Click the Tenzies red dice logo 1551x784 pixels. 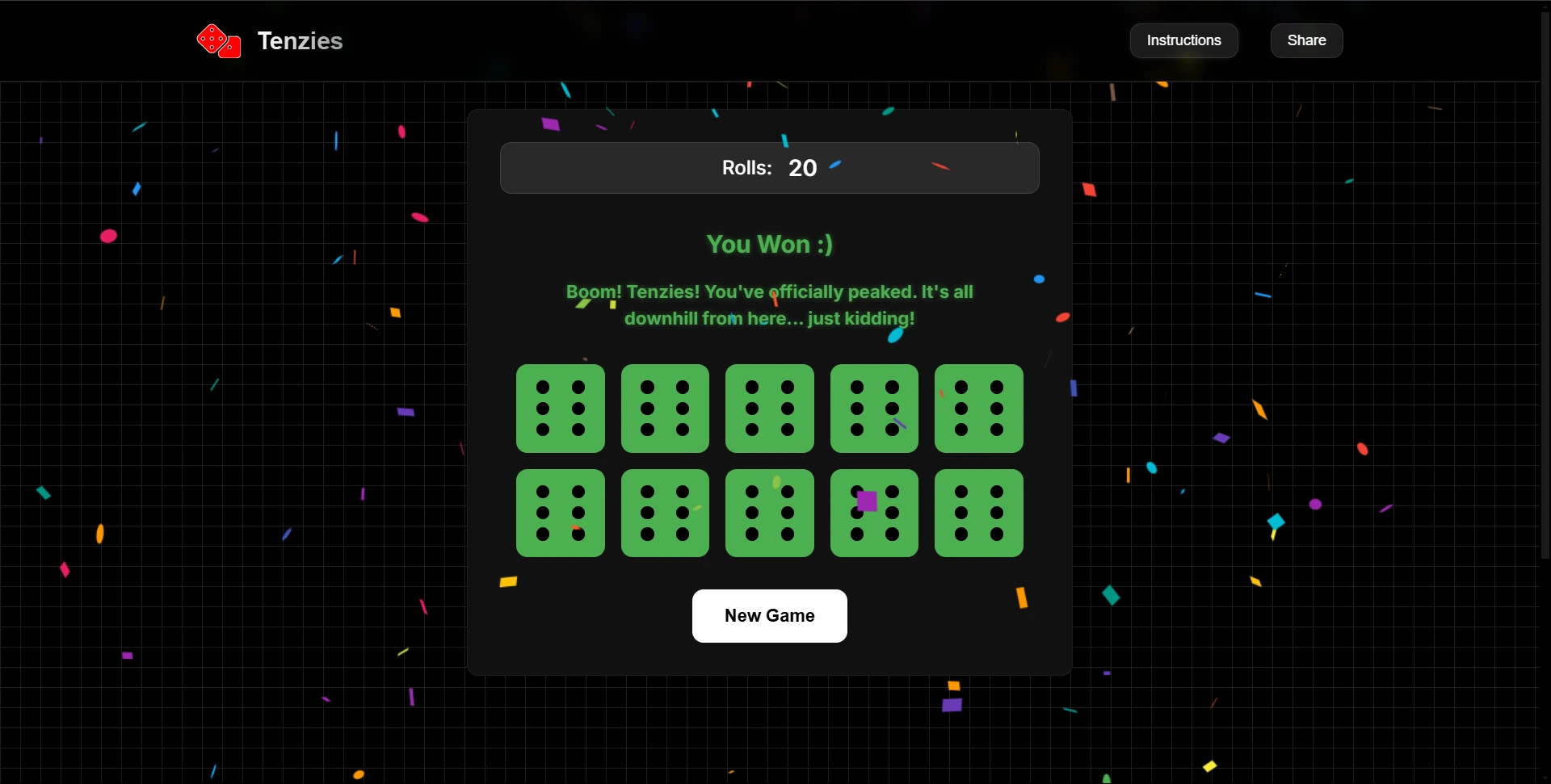pos(217,40)
